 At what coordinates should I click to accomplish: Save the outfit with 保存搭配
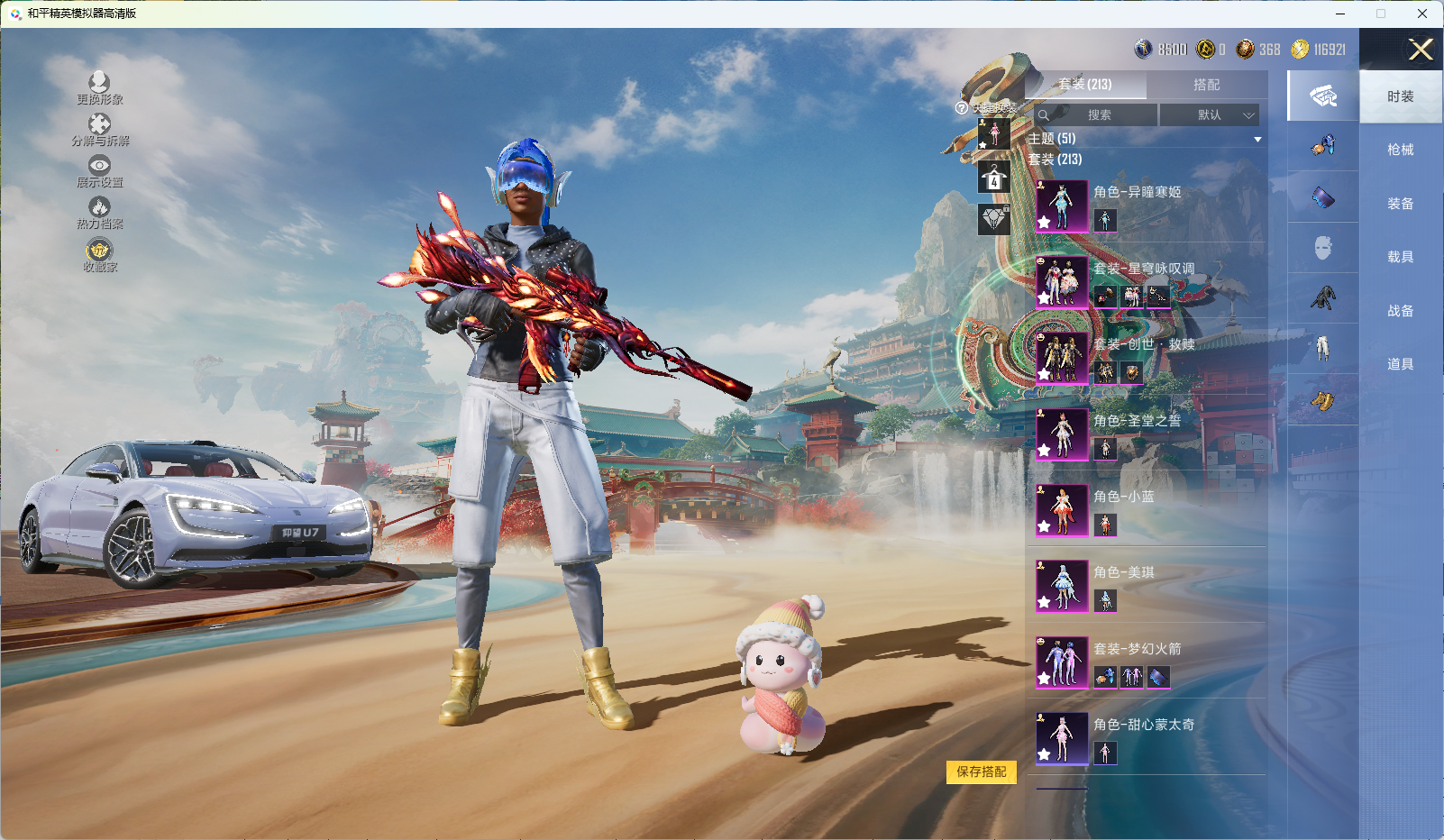981,772
